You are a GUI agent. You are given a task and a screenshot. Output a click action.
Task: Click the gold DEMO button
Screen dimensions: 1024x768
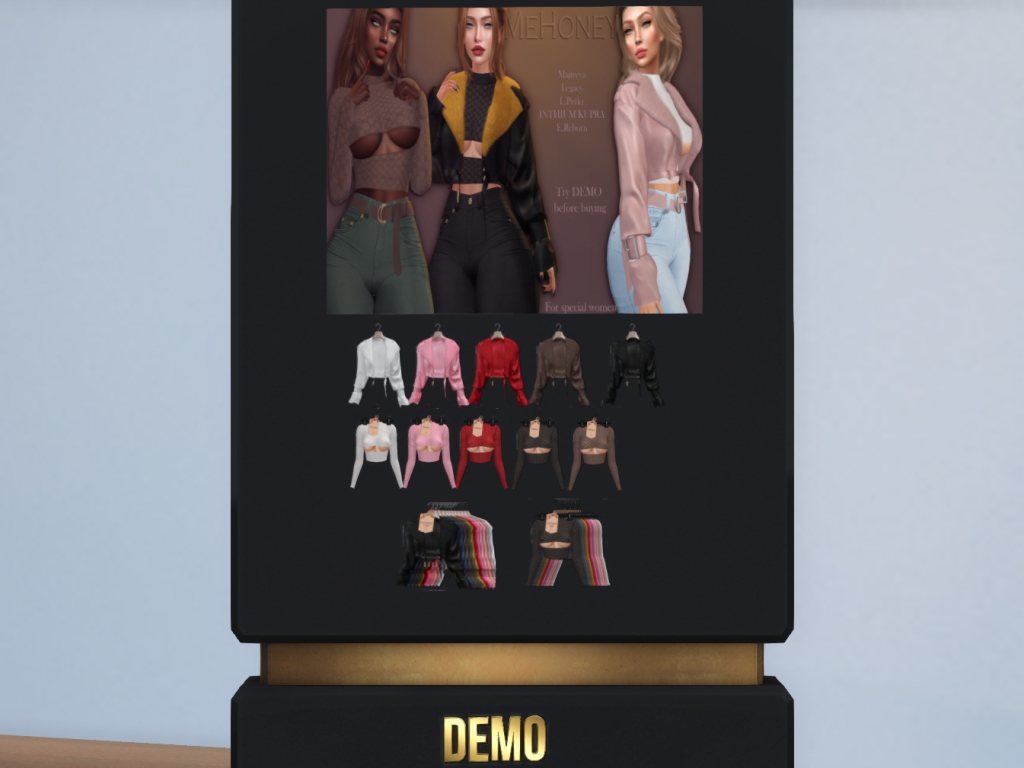tap(494, 739)
